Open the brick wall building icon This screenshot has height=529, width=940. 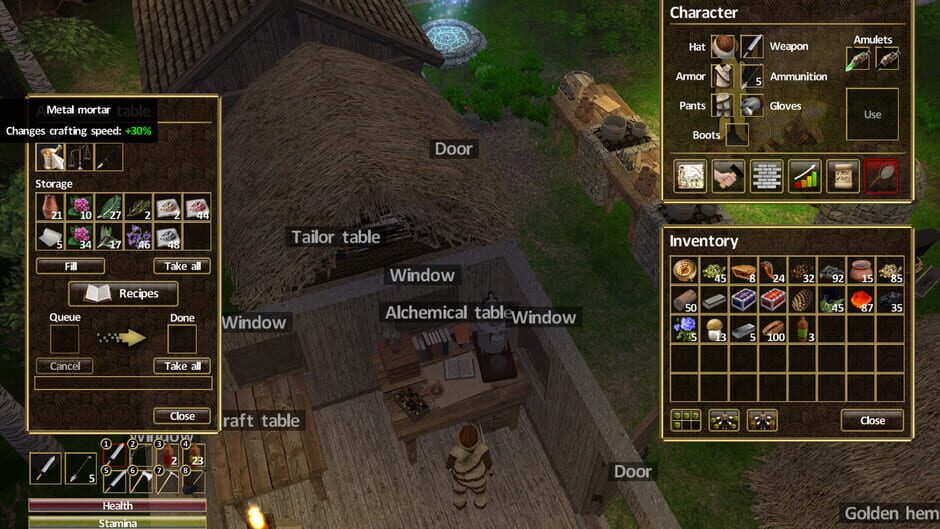coord(766,176)
